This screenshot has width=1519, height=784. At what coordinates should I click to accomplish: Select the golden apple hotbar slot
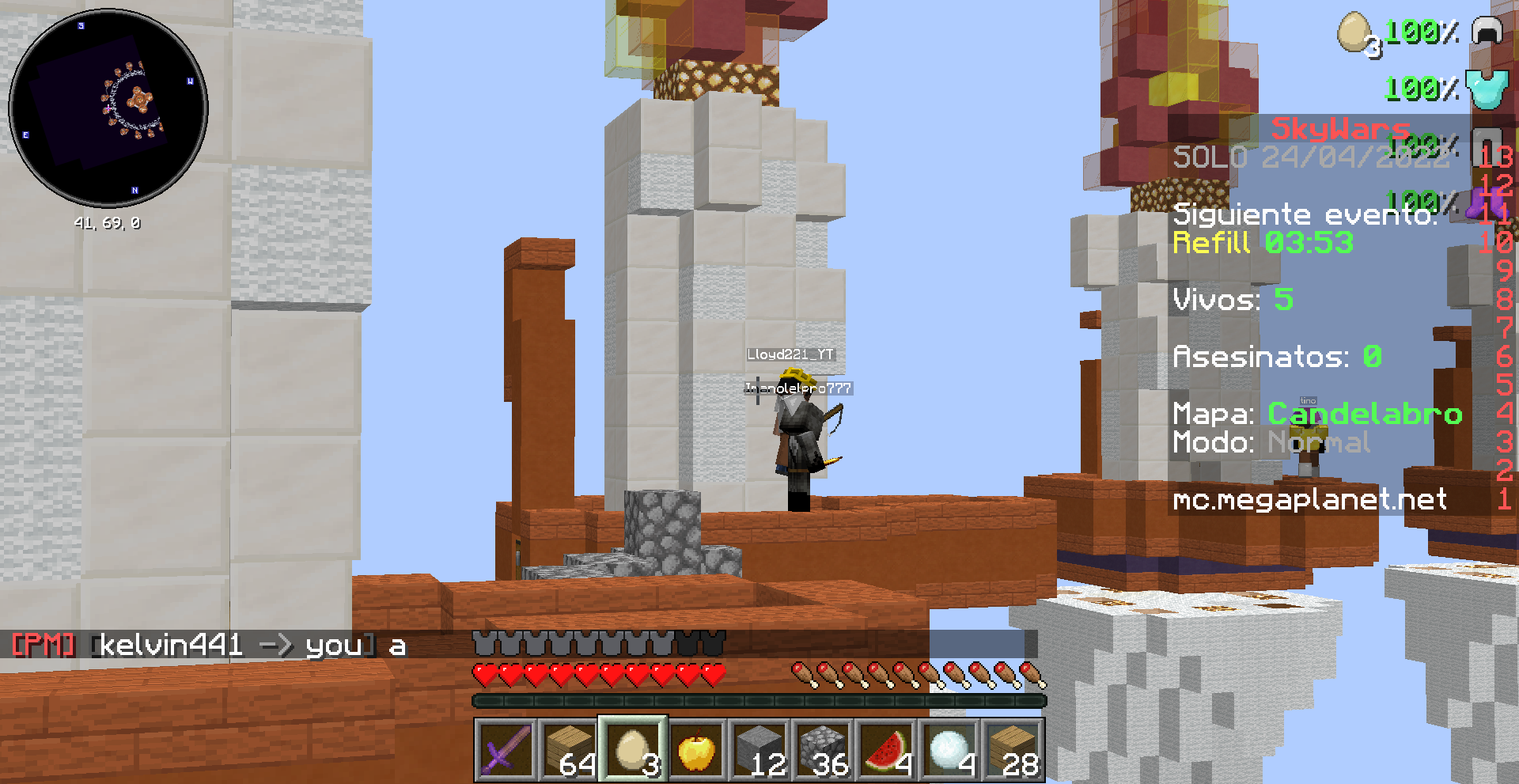[x=695, y=749]
